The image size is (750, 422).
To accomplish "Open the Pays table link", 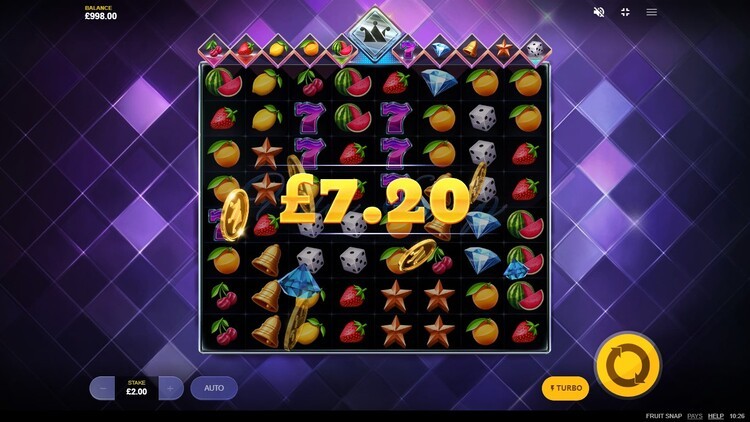I will 694,415.
